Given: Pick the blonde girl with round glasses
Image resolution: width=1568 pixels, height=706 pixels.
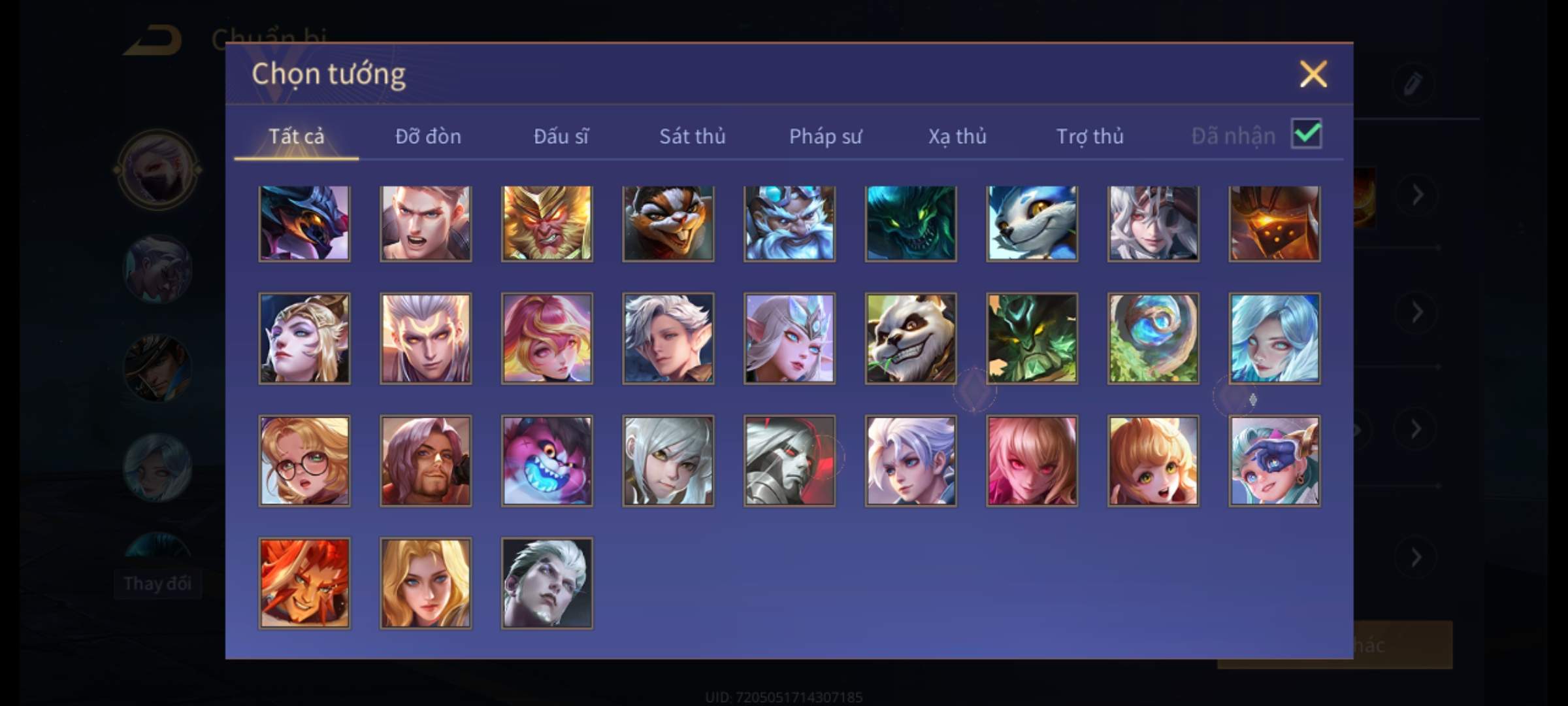Looking at the screenshot, I should [x=304, y=461].
